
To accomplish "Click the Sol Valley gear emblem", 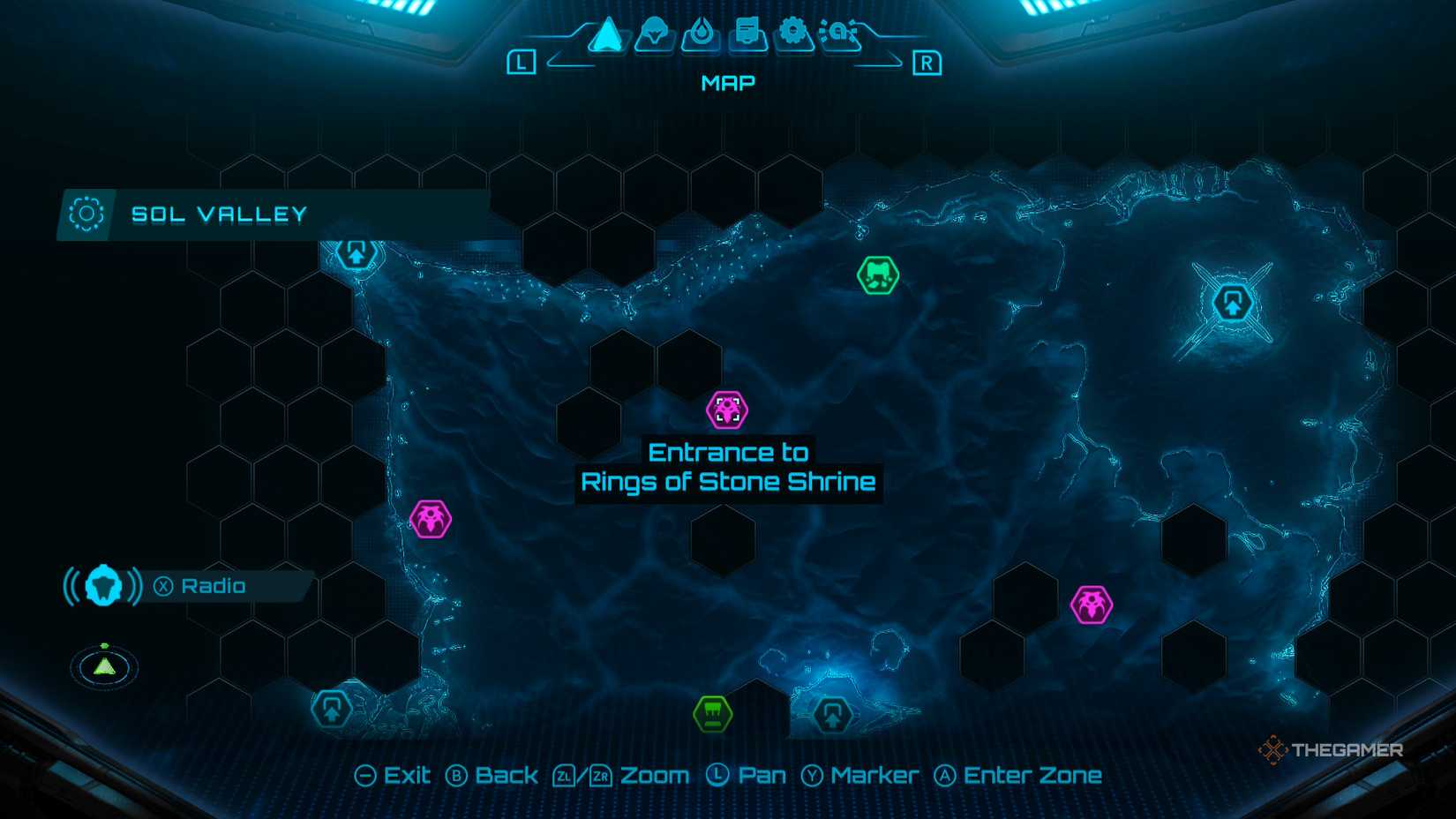I will coord(86,212).
